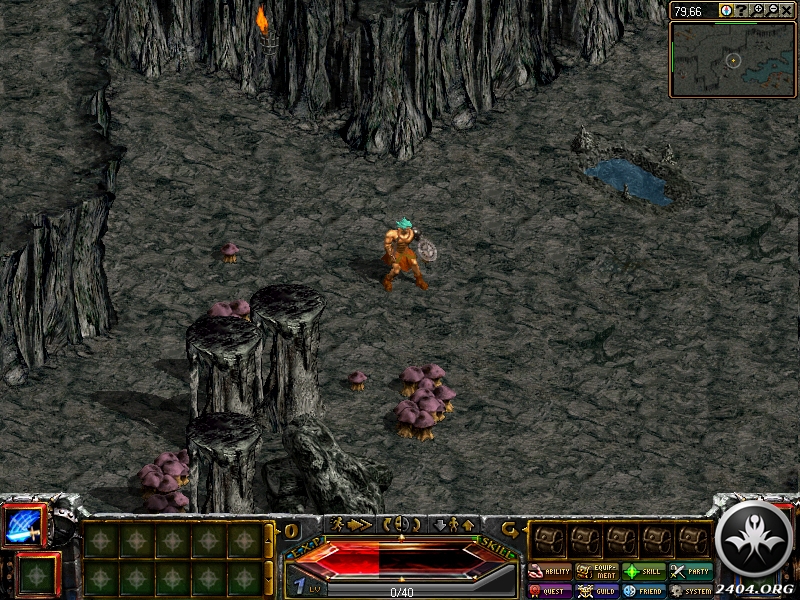This screenshot has height=600, width=800.
Task: Zoom out the minimap
Action: pos(772,10)
